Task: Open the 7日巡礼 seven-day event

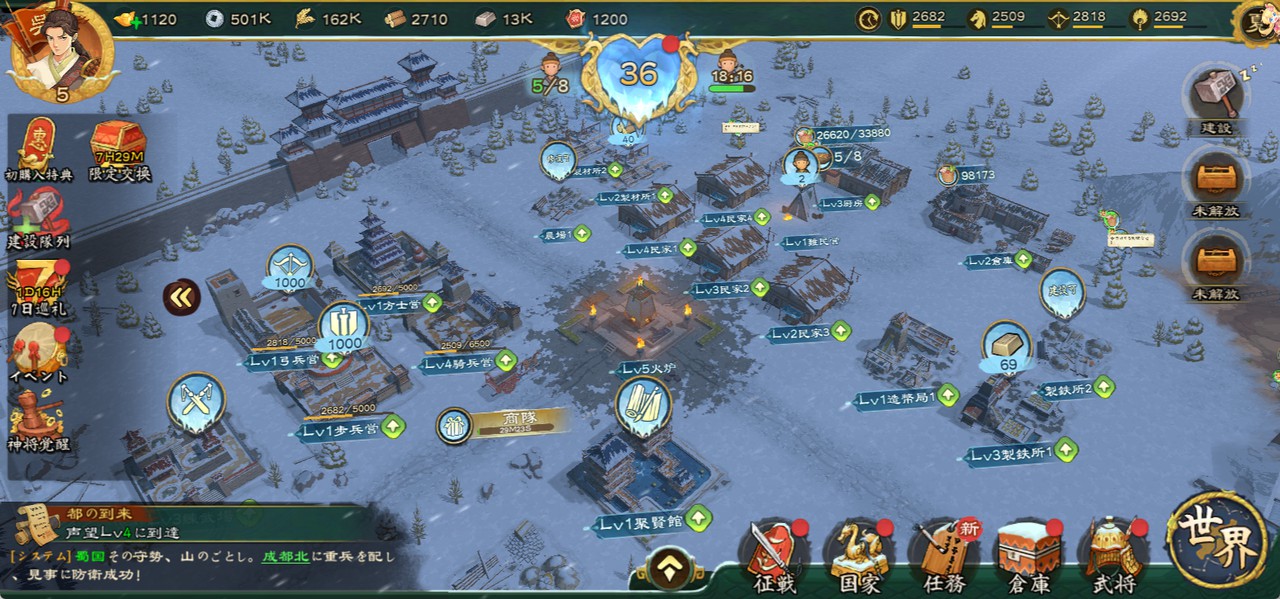Action: (x=38, y=287)
